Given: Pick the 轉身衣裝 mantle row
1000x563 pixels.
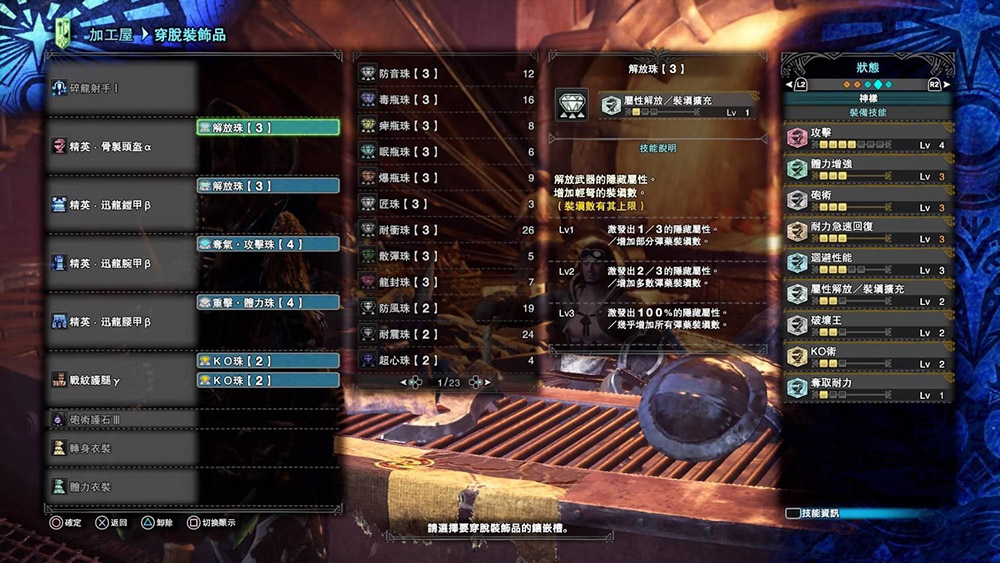Looking at the screenshot, I should pos(120,449).
